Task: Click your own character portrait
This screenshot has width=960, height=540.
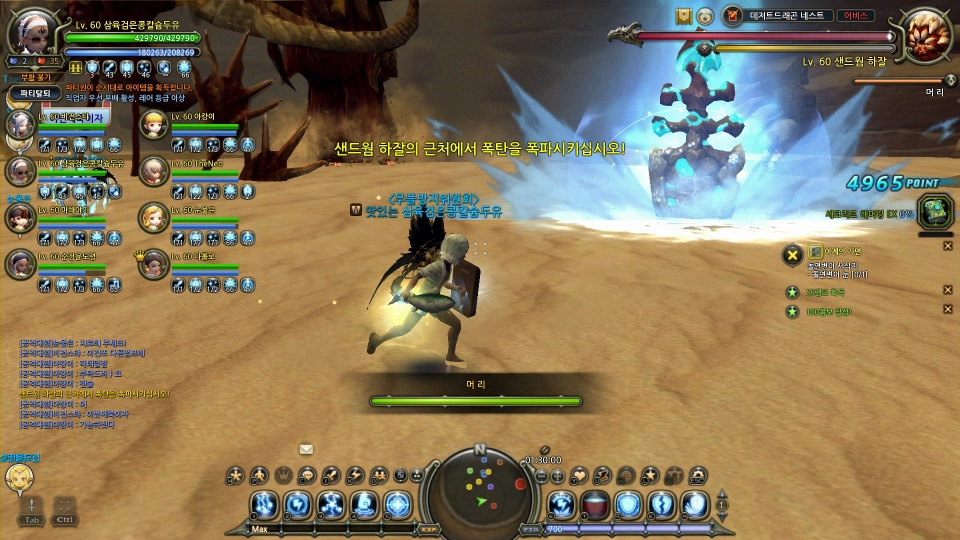Action: tap(33, 34)
